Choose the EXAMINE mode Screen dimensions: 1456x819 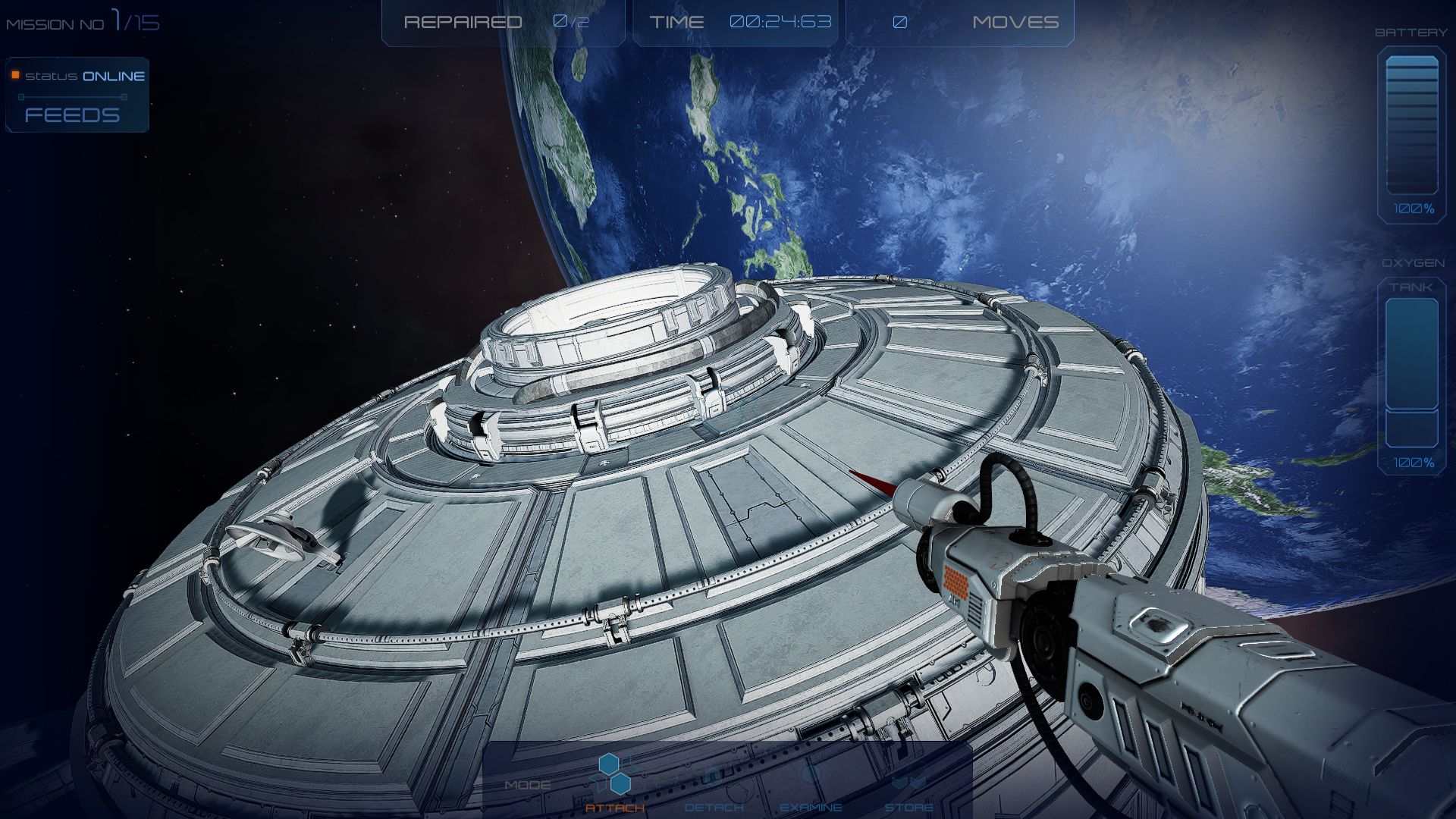(x=811, y=789)
